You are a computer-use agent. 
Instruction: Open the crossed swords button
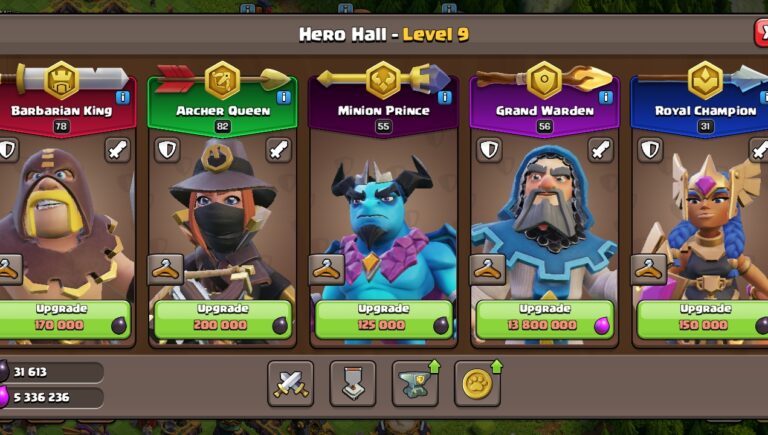[x=290, y=384]
